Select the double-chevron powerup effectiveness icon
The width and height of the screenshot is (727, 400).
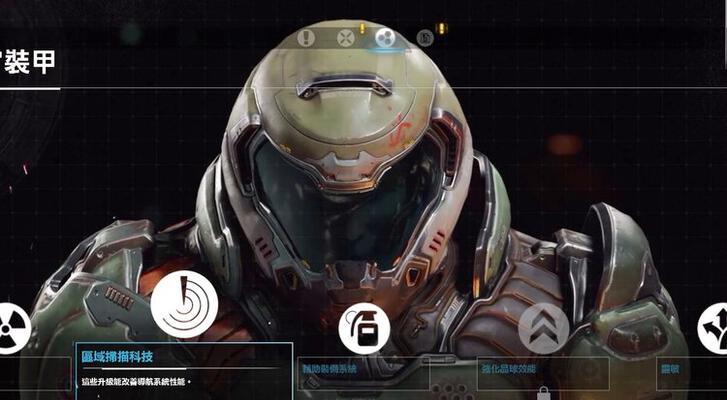543,328
